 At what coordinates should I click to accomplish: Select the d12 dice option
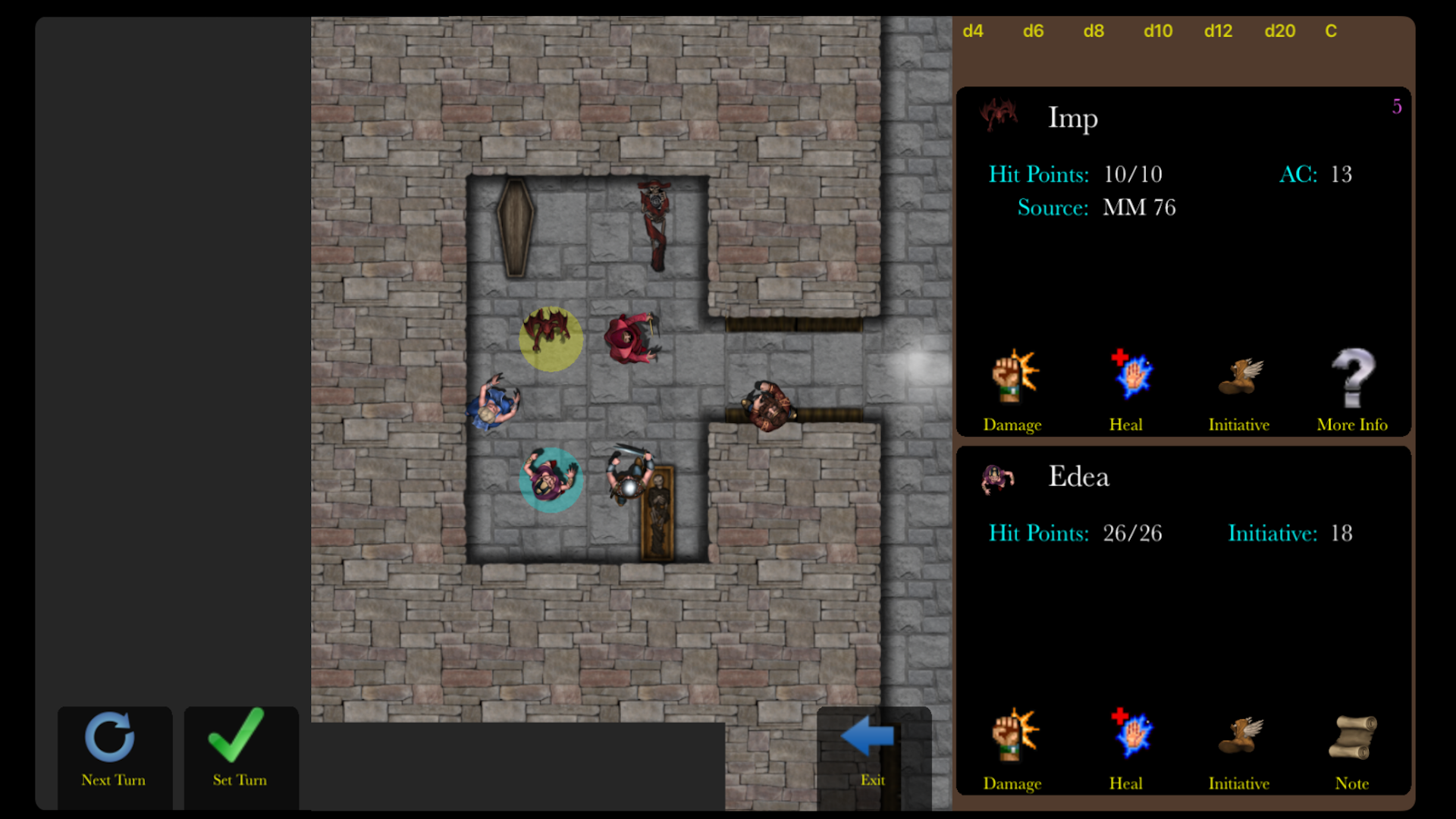pos(1218,31)
